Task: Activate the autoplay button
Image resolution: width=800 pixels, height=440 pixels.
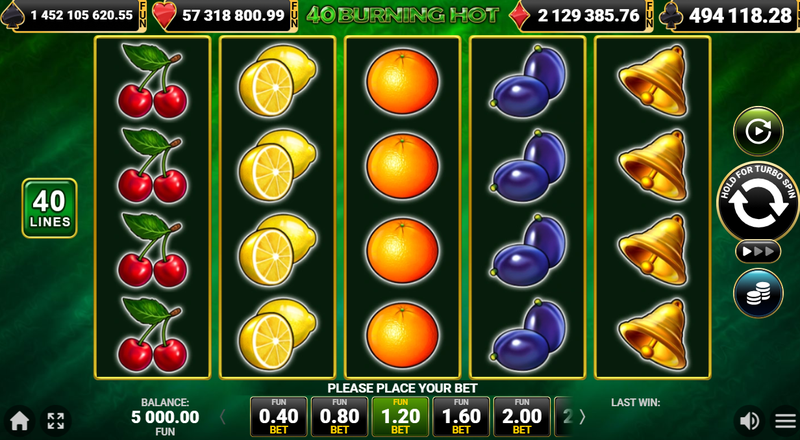Action: (757, 131)
